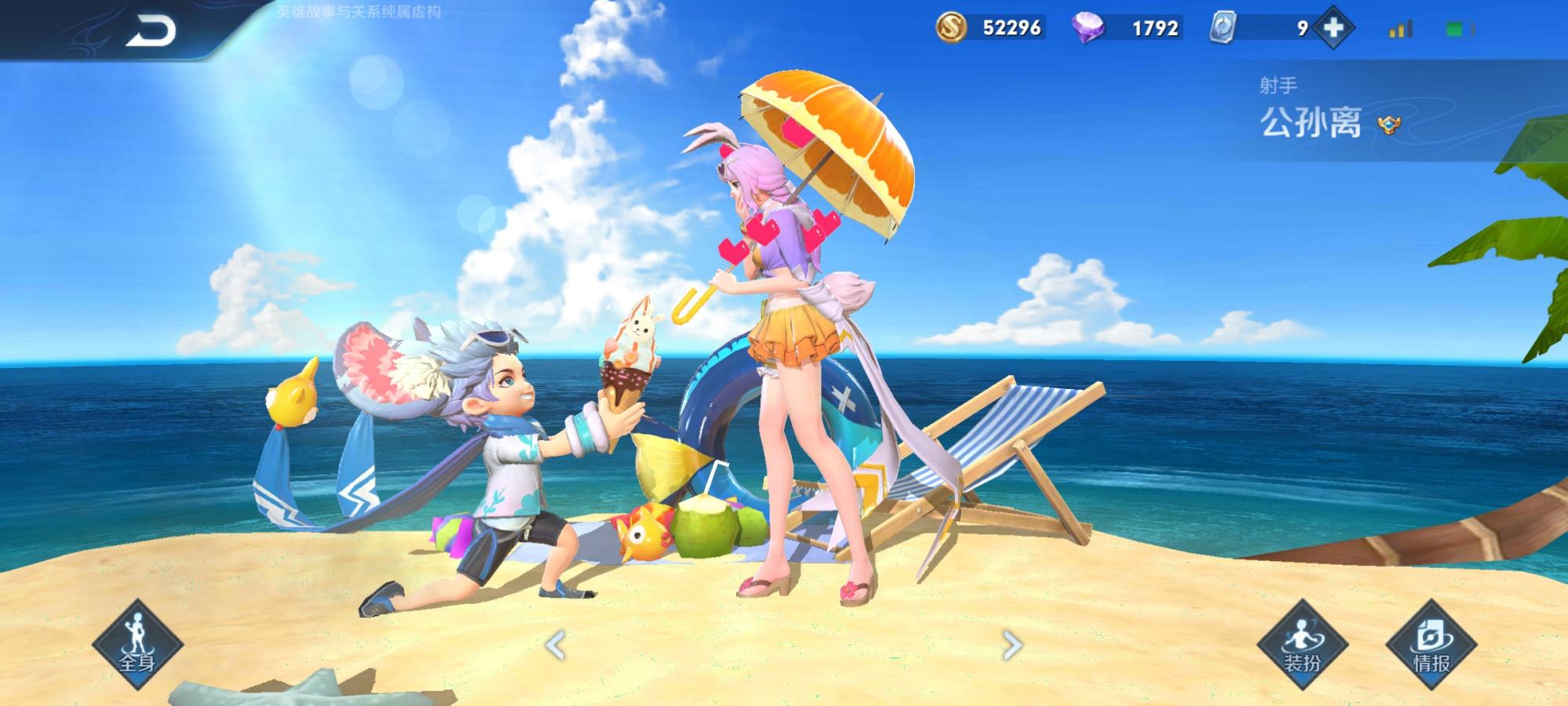Screen dimensions: 1568x706
Task: Open the 情报 info panel
Action: (1431, 645)
